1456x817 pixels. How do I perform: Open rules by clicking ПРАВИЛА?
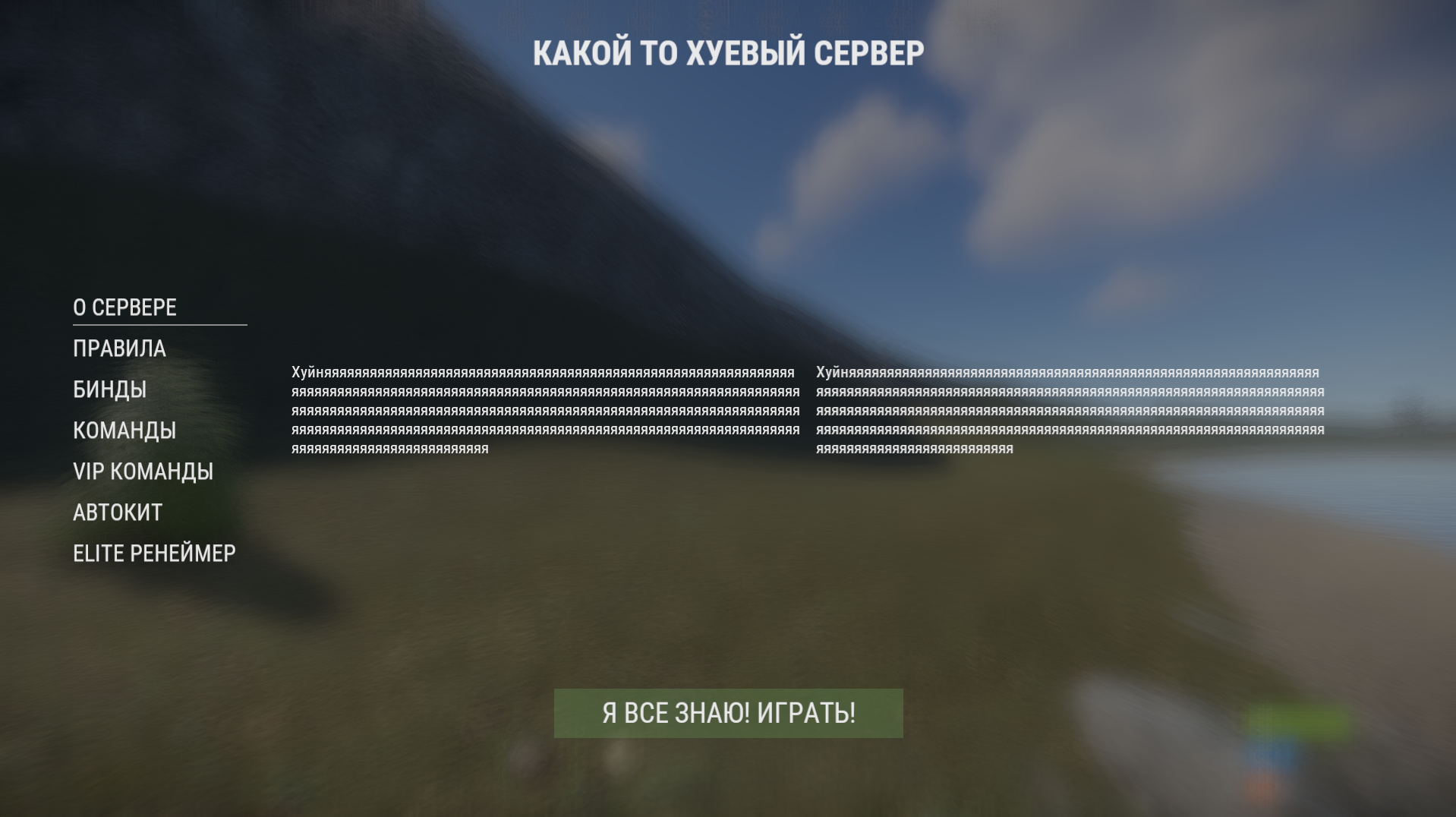coord(118,349)
